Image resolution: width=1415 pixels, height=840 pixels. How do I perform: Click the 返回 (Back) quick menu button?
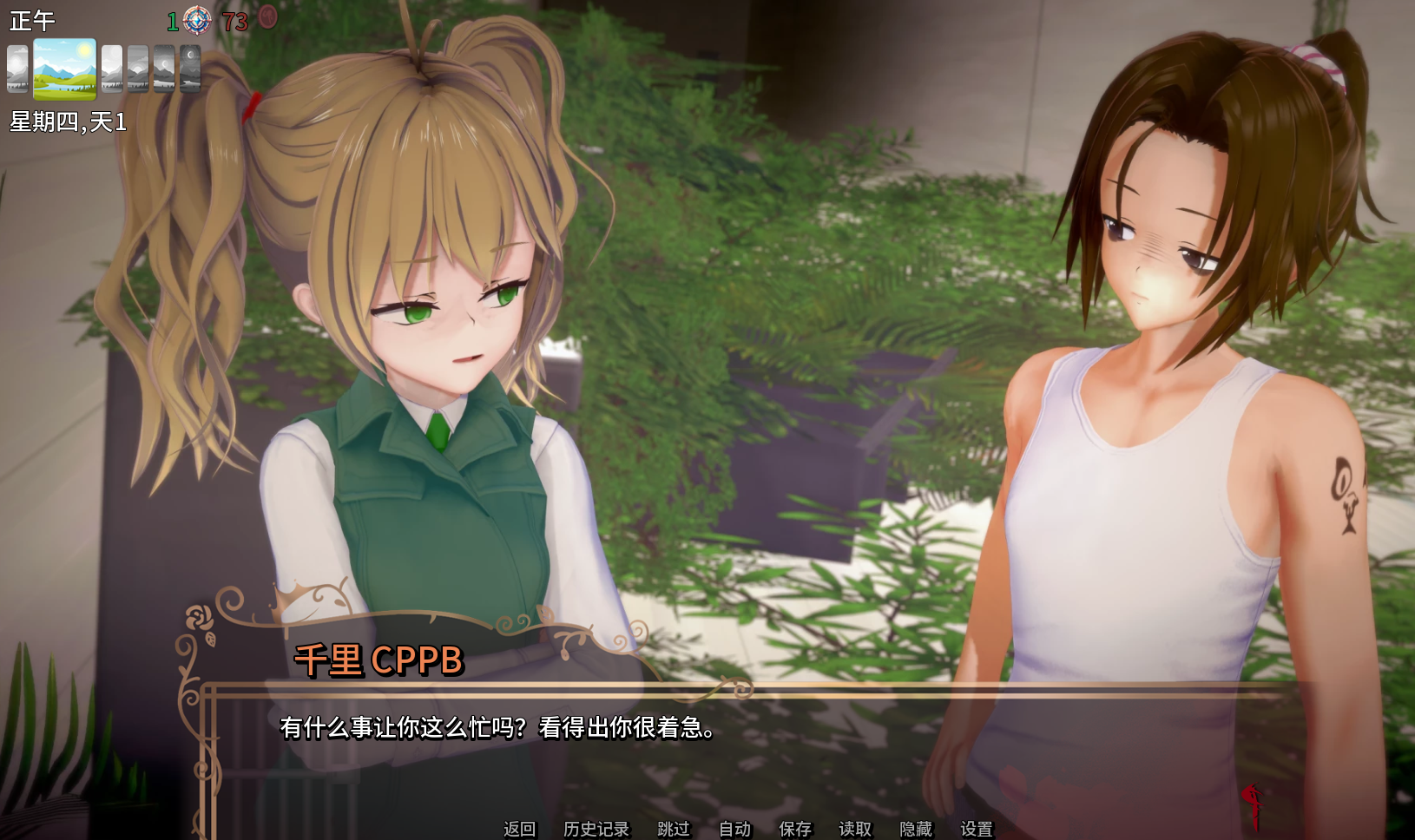coord(519,829)
